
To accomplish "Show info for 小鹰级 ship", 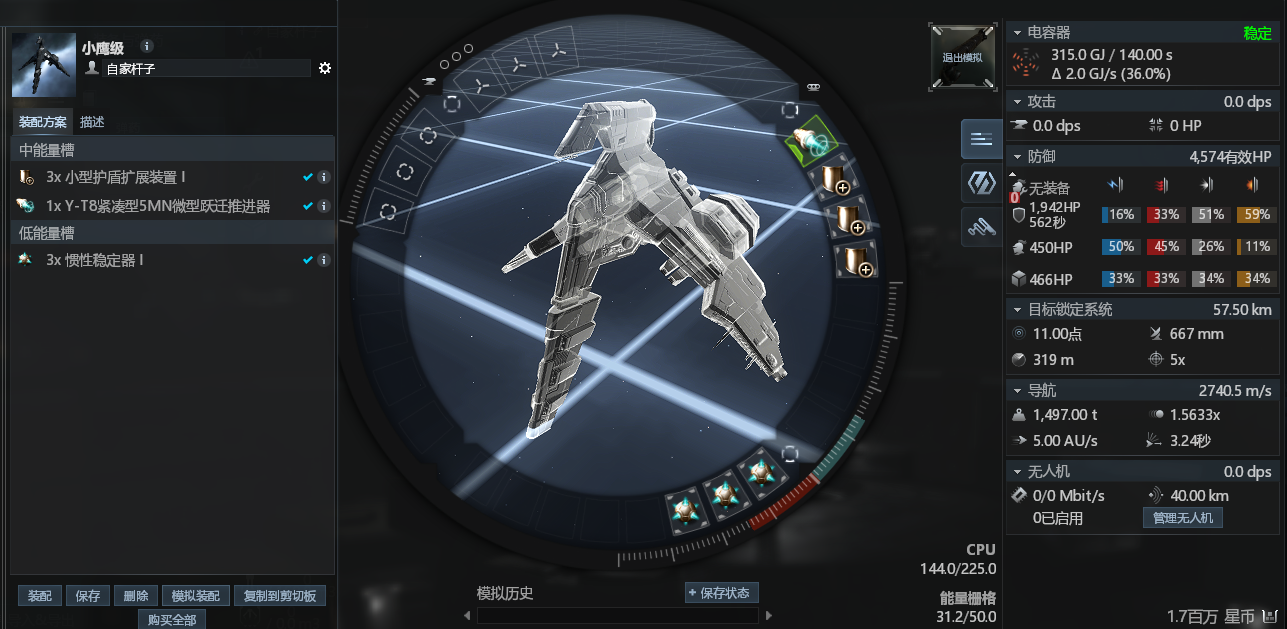I will click(147, 46).
